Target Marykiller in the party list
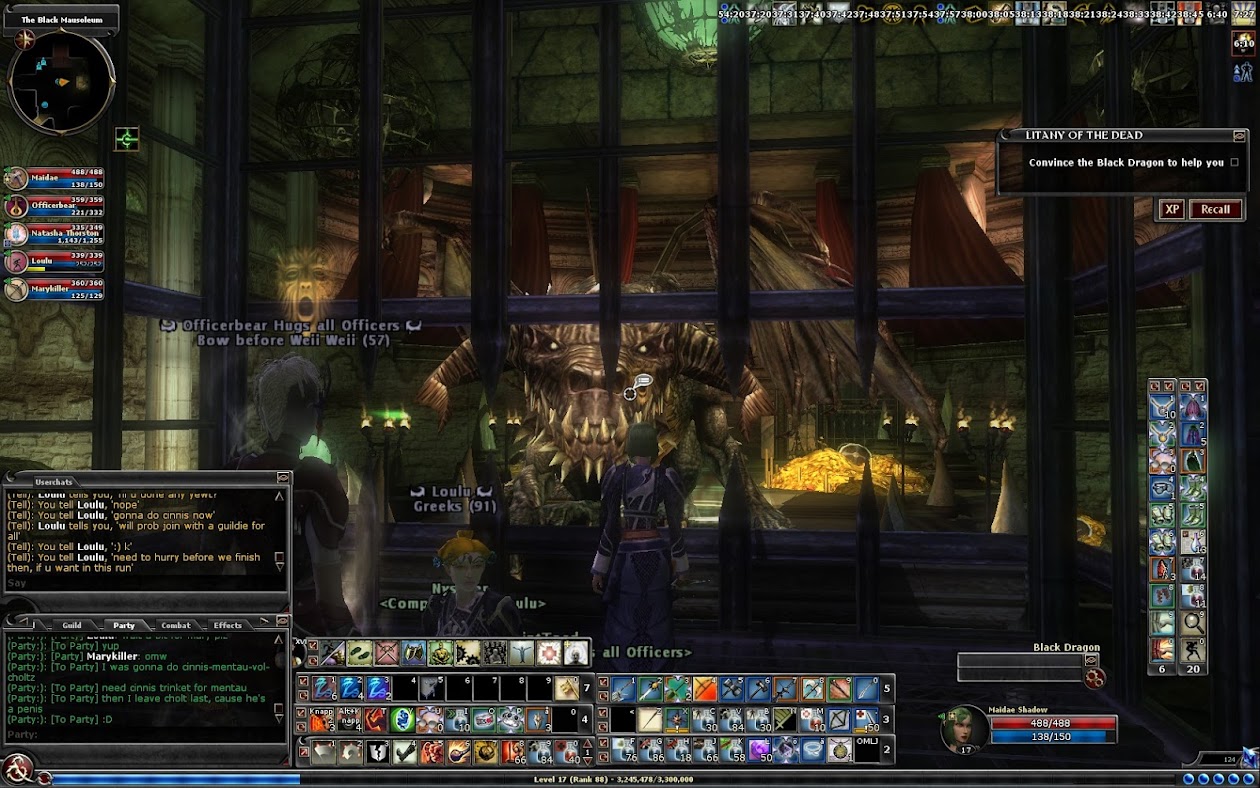The height and width of the screenshot is (788, 1260). pyautogui.click(x=60, y=290)
